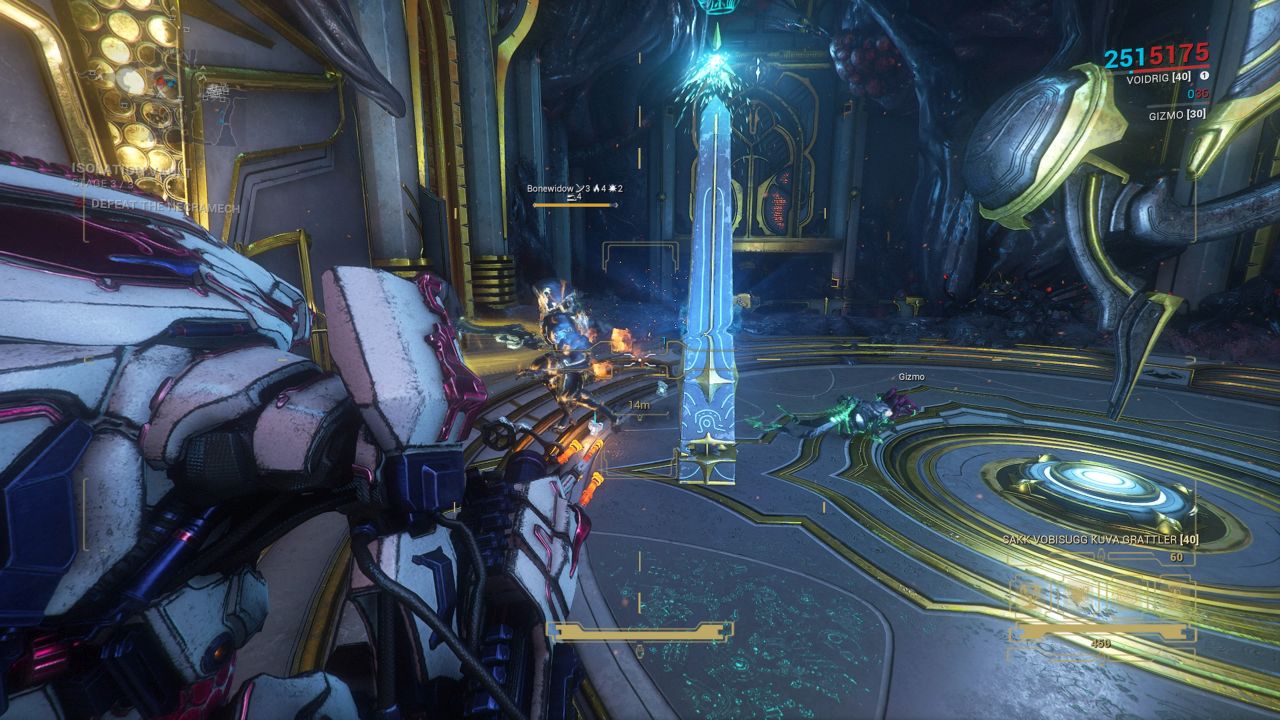Click the DEFEAT THE NECRAMECH objective text

point(164,207)
